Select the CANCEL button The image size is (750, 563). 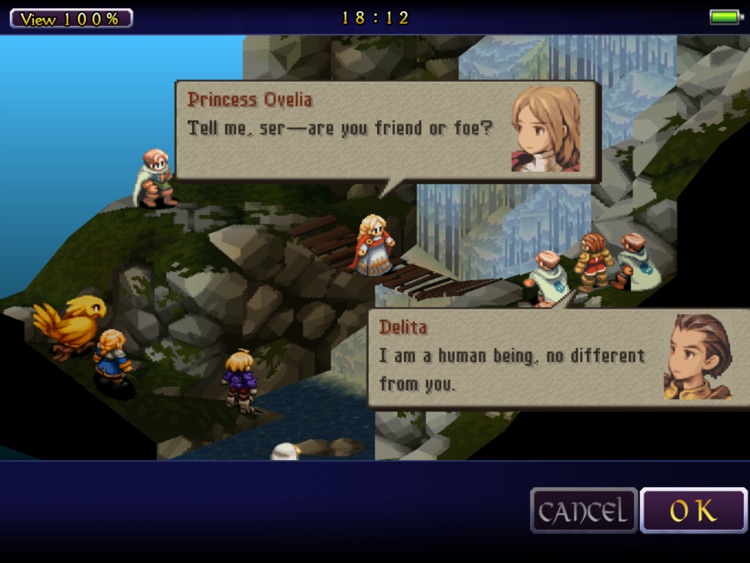(584, 511)
